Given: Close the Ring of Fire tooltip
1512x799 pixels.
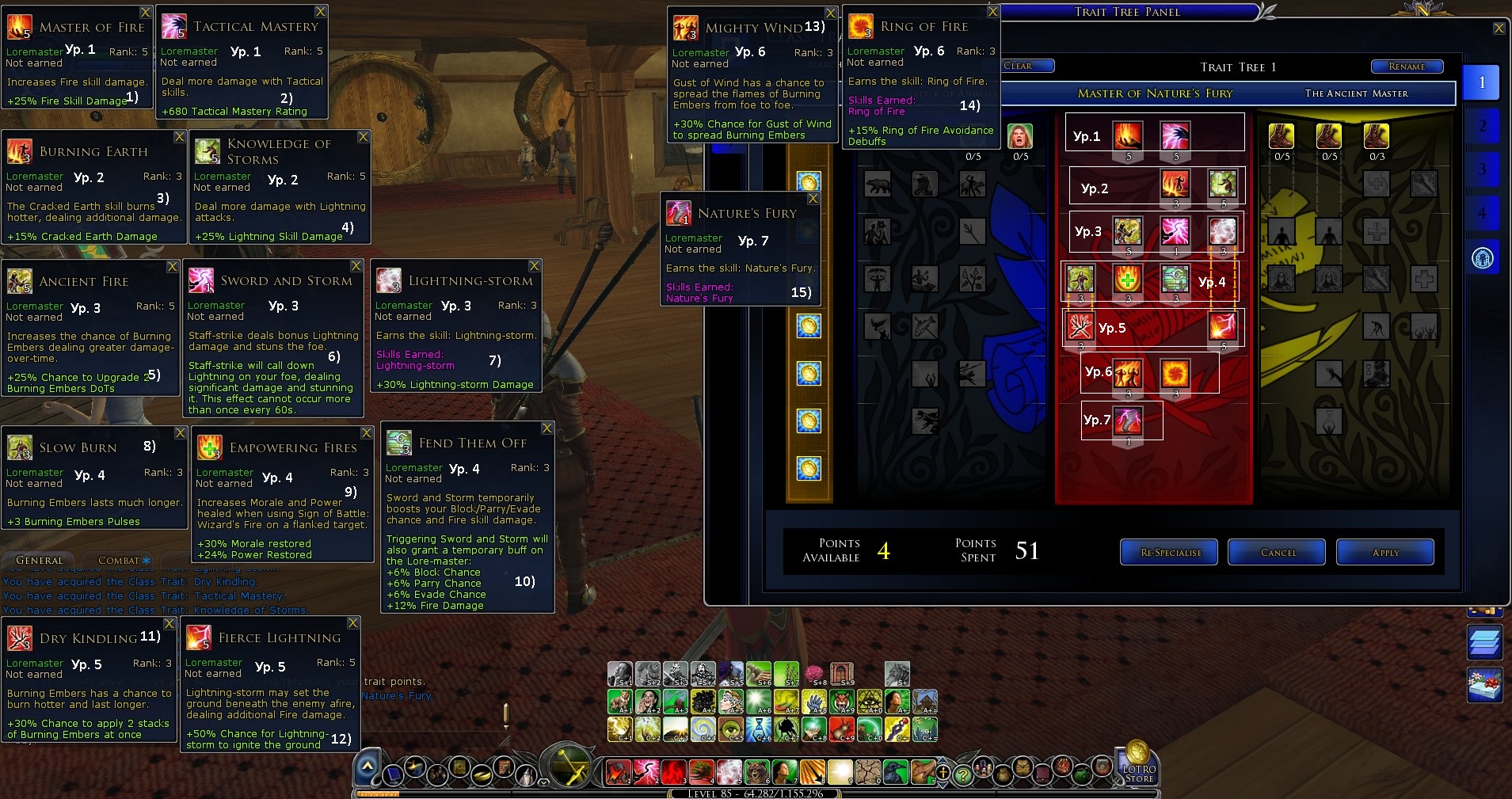Looking at the screenshot, I should coord(992,12).
